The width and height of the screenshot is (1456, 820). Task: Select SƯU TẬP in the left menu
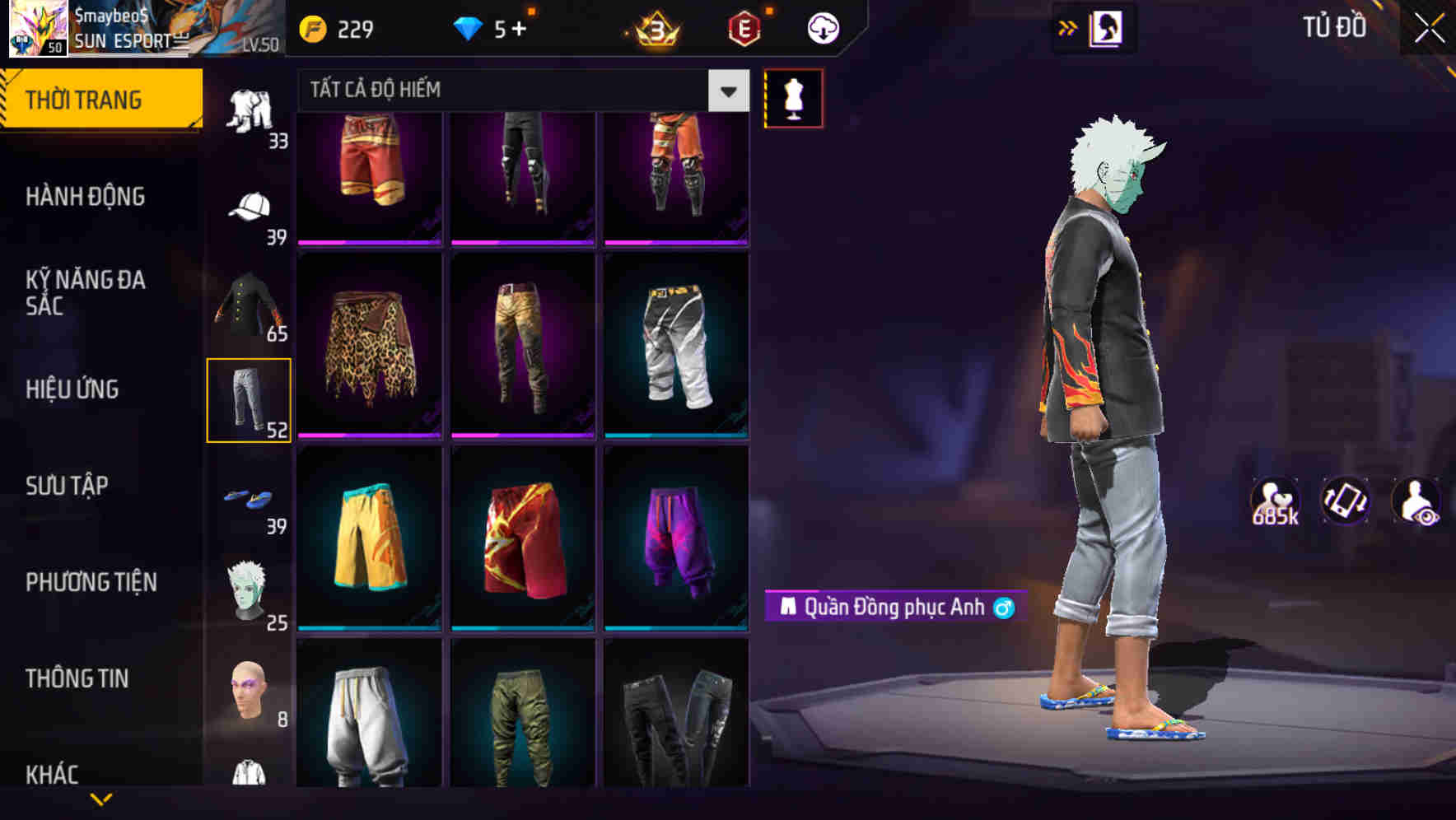tap(68, 487)
